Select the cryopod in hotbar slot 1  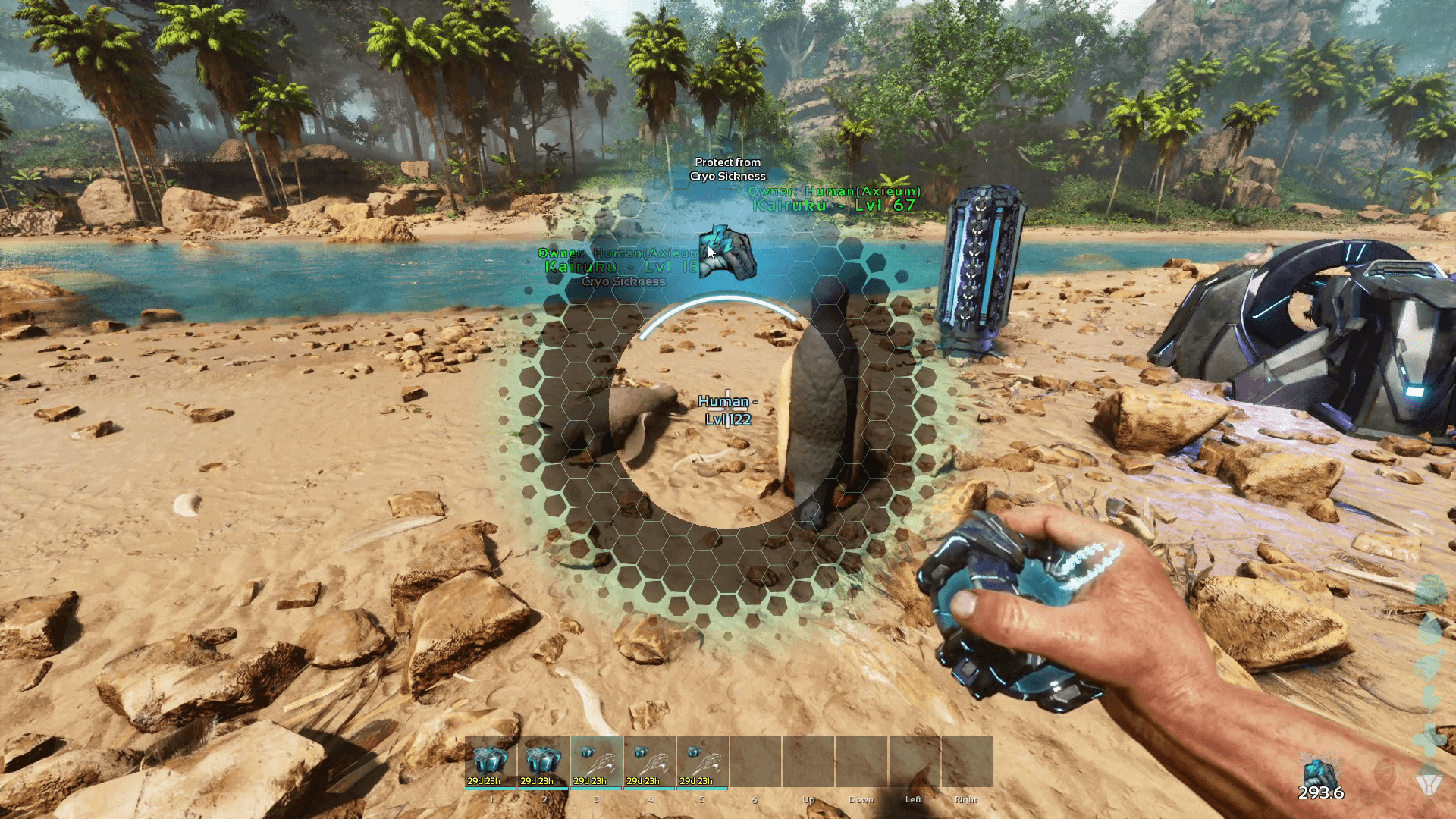click(491, 761)
